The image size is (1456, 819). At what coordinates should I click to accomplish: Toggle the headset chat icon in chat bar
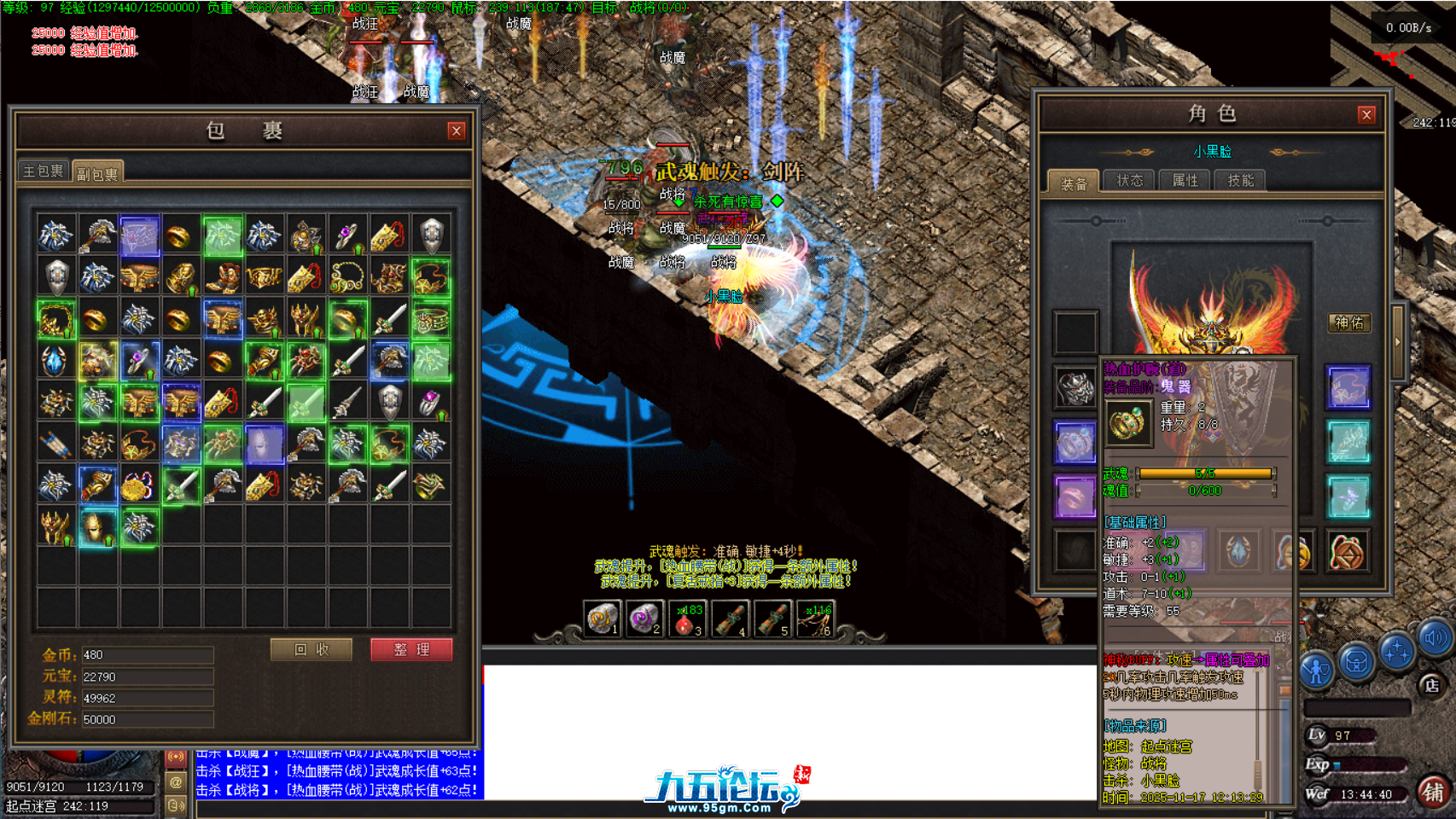click(177, 806)
